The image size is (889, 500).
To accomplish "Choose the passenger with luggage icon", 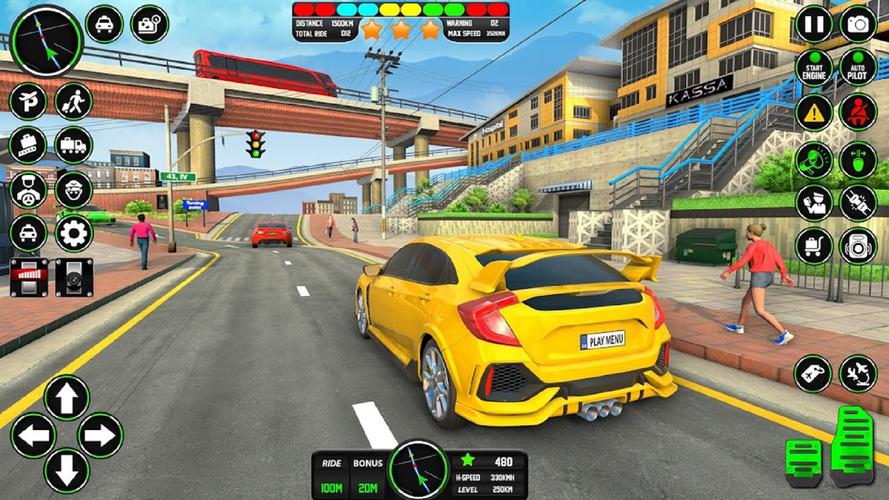I will point(73,101).
